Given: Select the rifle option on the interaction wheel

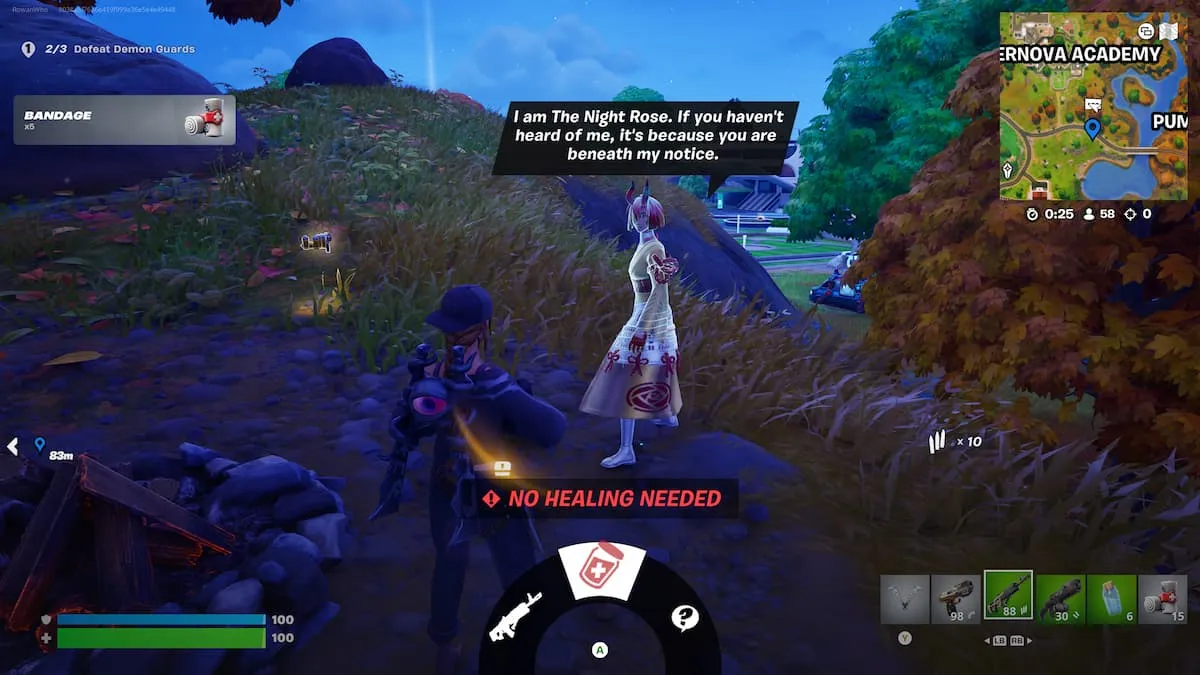Looking at the screenshot, I should pos(515,615).
